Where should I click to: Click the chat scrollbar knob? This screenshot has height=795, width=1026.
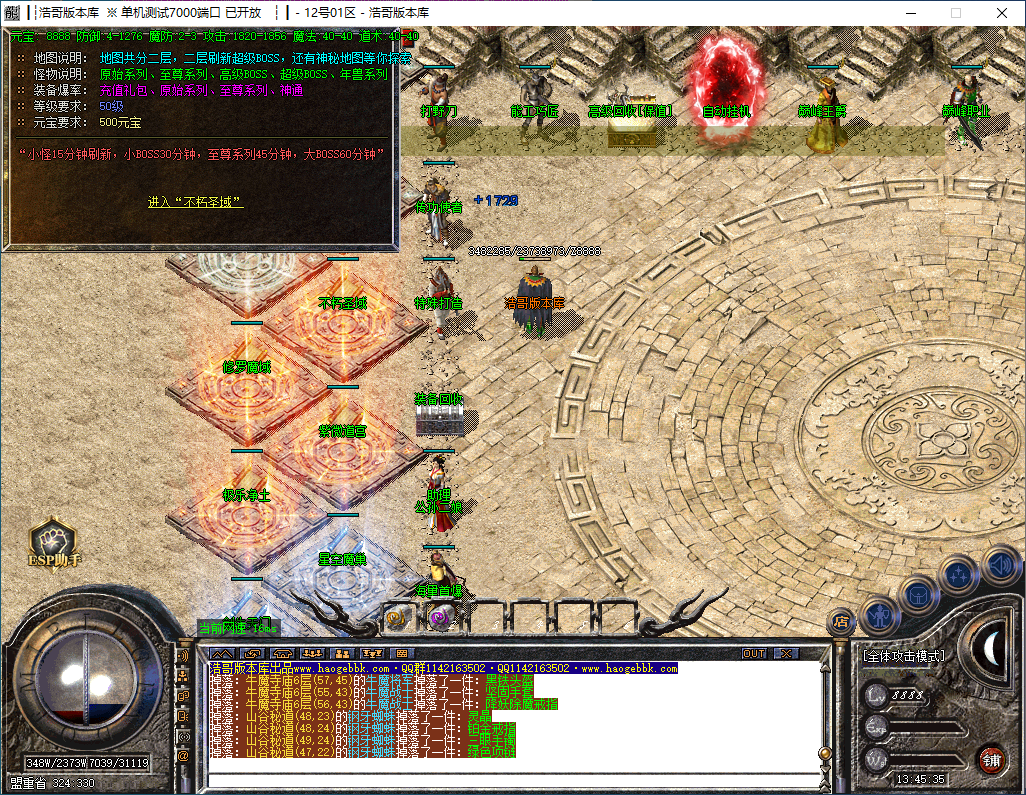coord(824,753)
